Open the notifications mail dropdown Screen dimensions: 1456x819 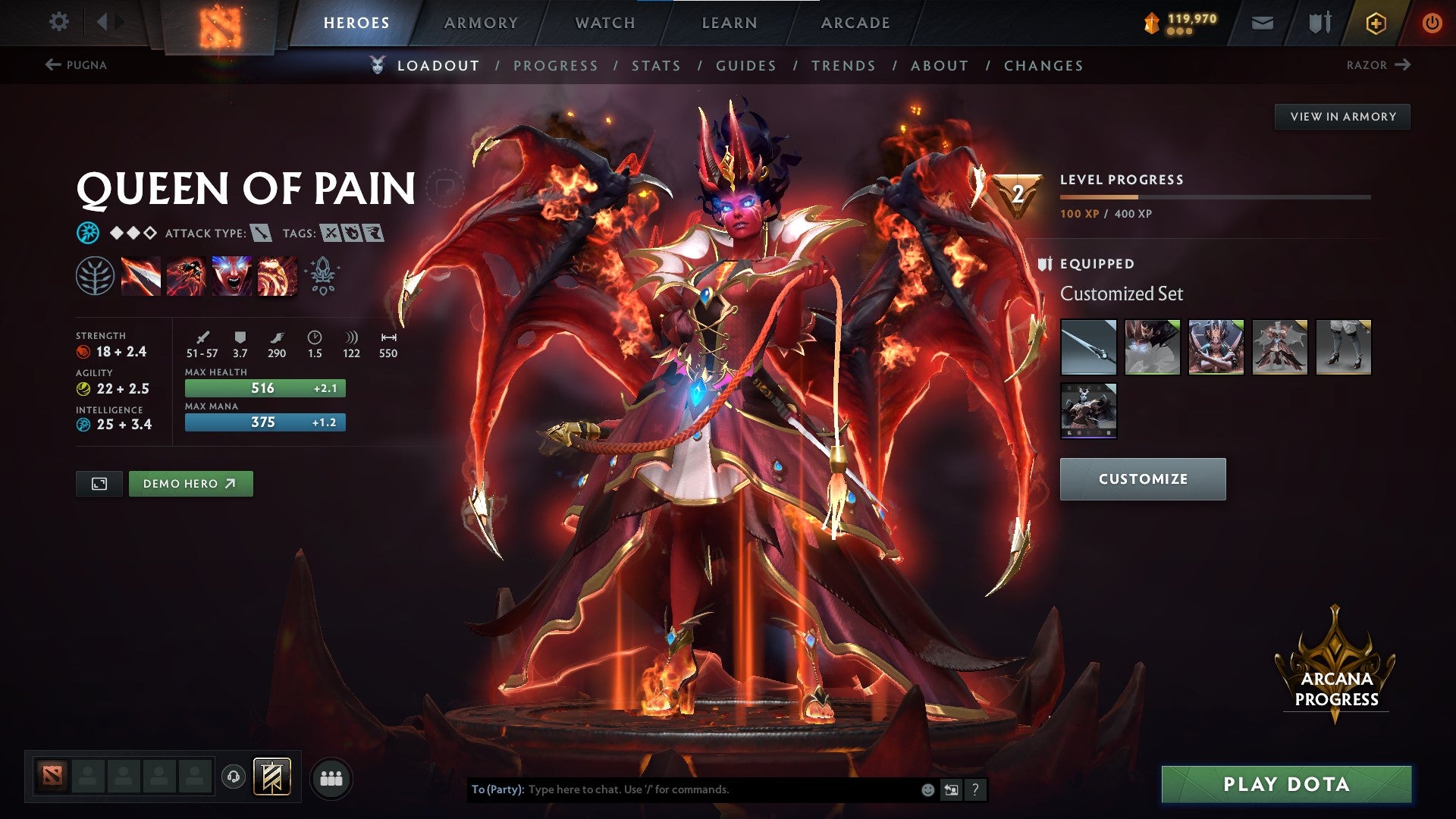pos(1263,22)
